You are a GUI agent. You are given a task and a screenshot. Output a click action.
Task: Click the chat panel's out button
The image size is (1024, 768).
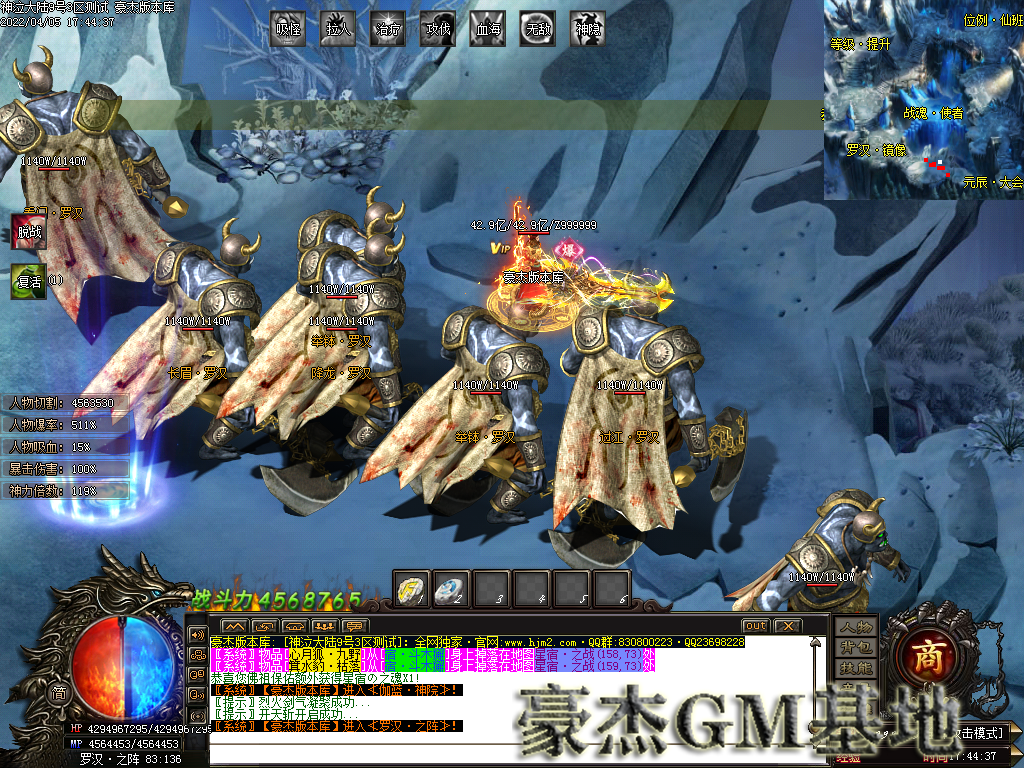[x=755, y=626]
